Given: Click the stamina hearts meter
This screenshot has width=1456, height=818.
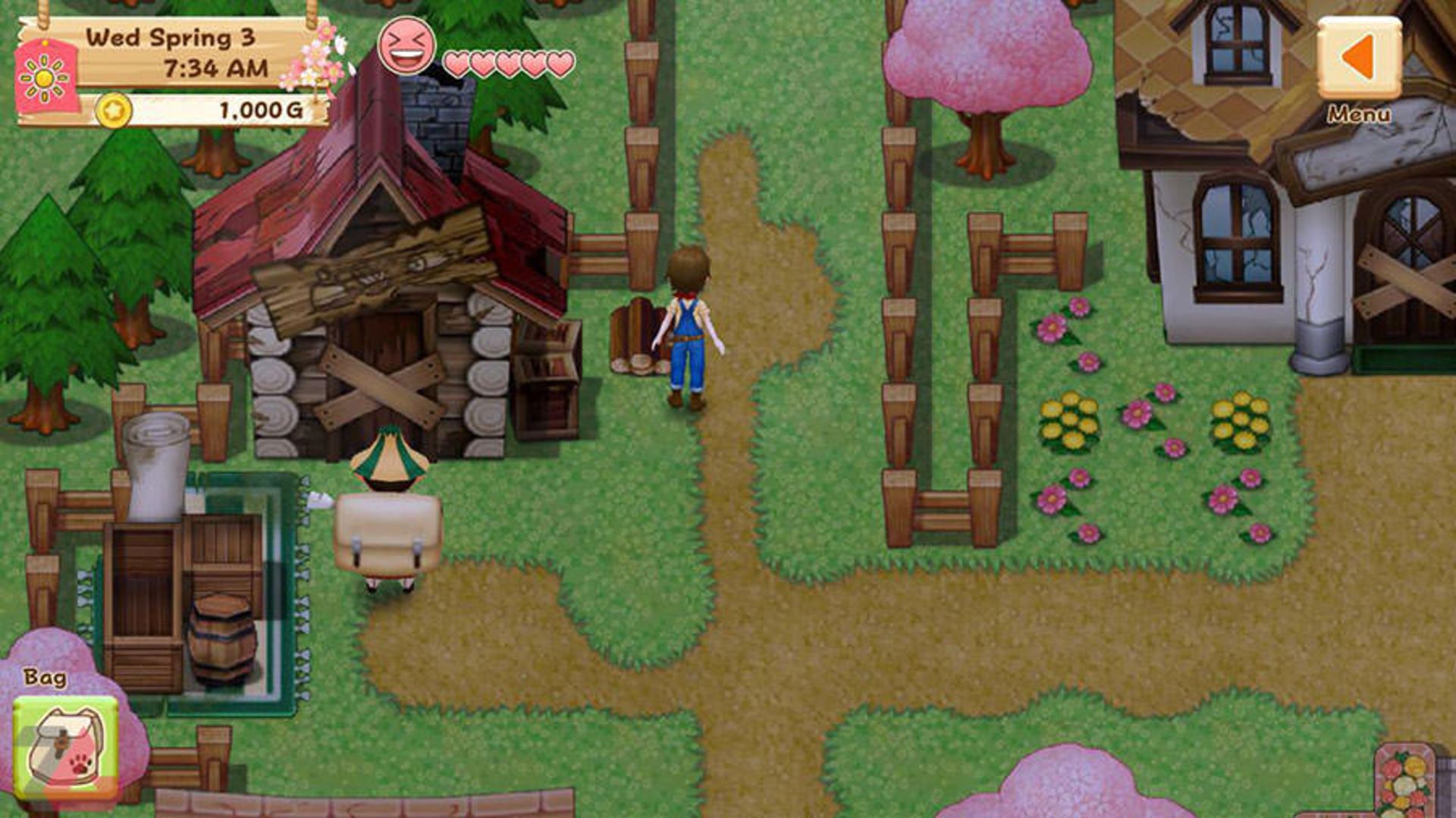Looking at the screenshot, I should (x=508, y=64).
